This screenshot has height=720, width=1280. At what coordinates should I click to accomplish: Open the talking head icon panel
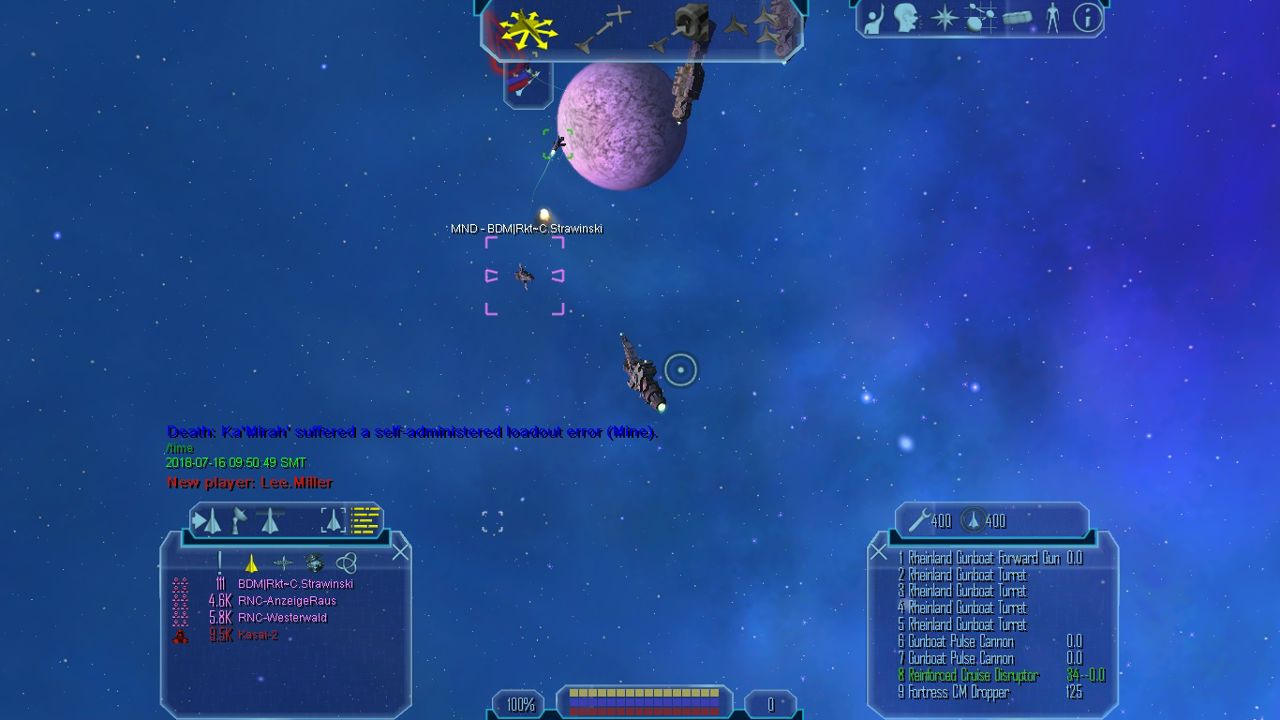tap(908, 18)
